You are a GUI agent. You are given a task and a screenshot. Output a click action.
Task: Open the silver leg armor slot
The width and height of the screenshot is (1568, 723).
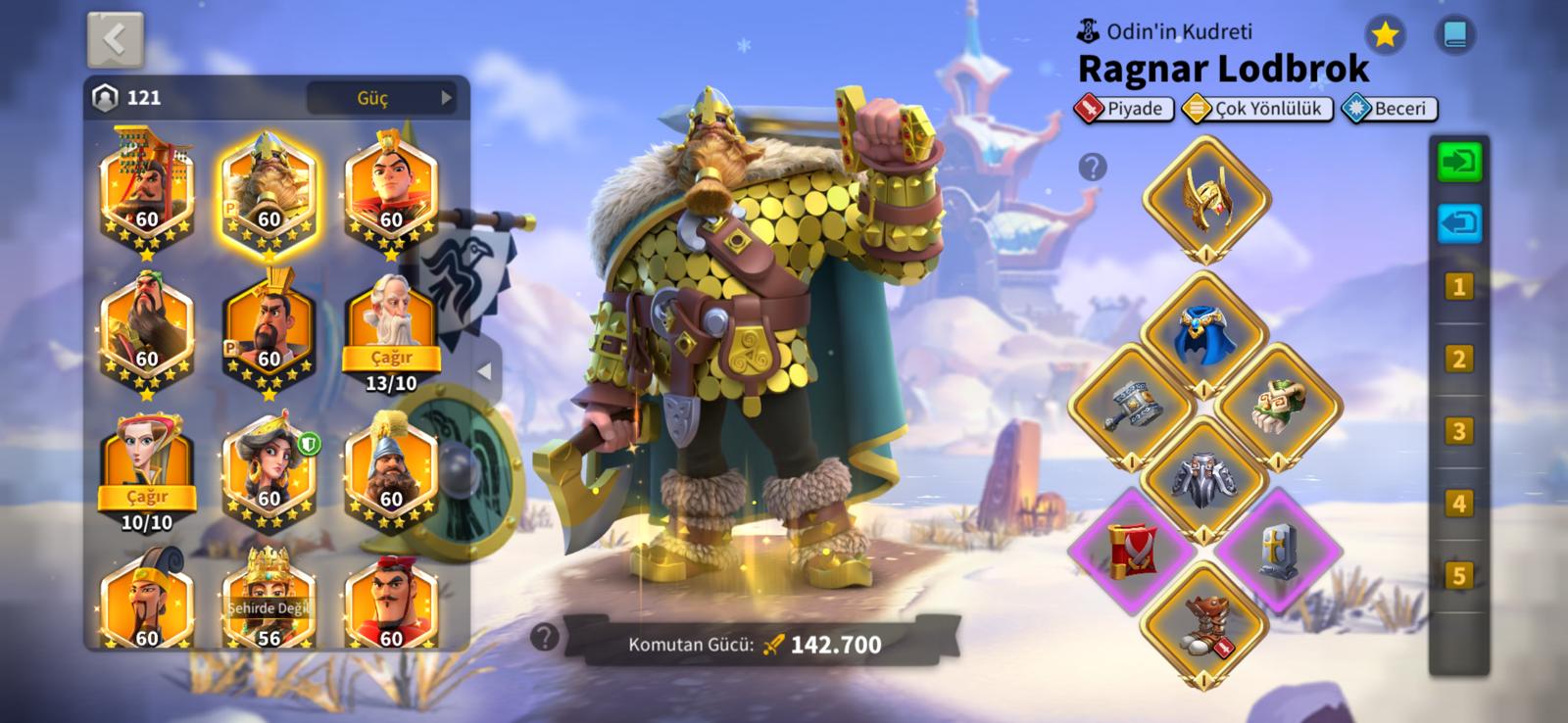pos(1204,478)
